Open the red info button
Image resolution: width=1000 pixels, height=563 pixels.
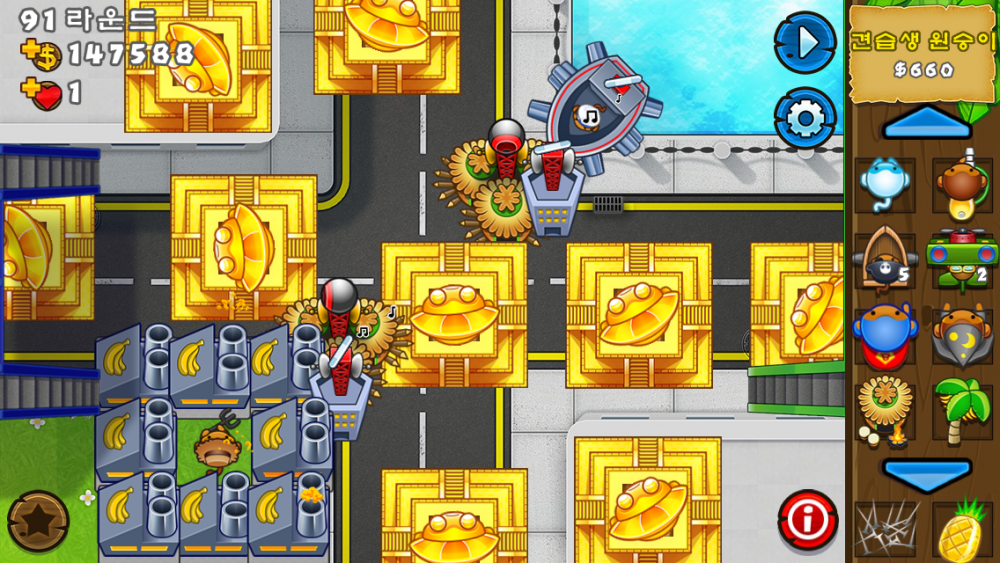pos(807,519)
